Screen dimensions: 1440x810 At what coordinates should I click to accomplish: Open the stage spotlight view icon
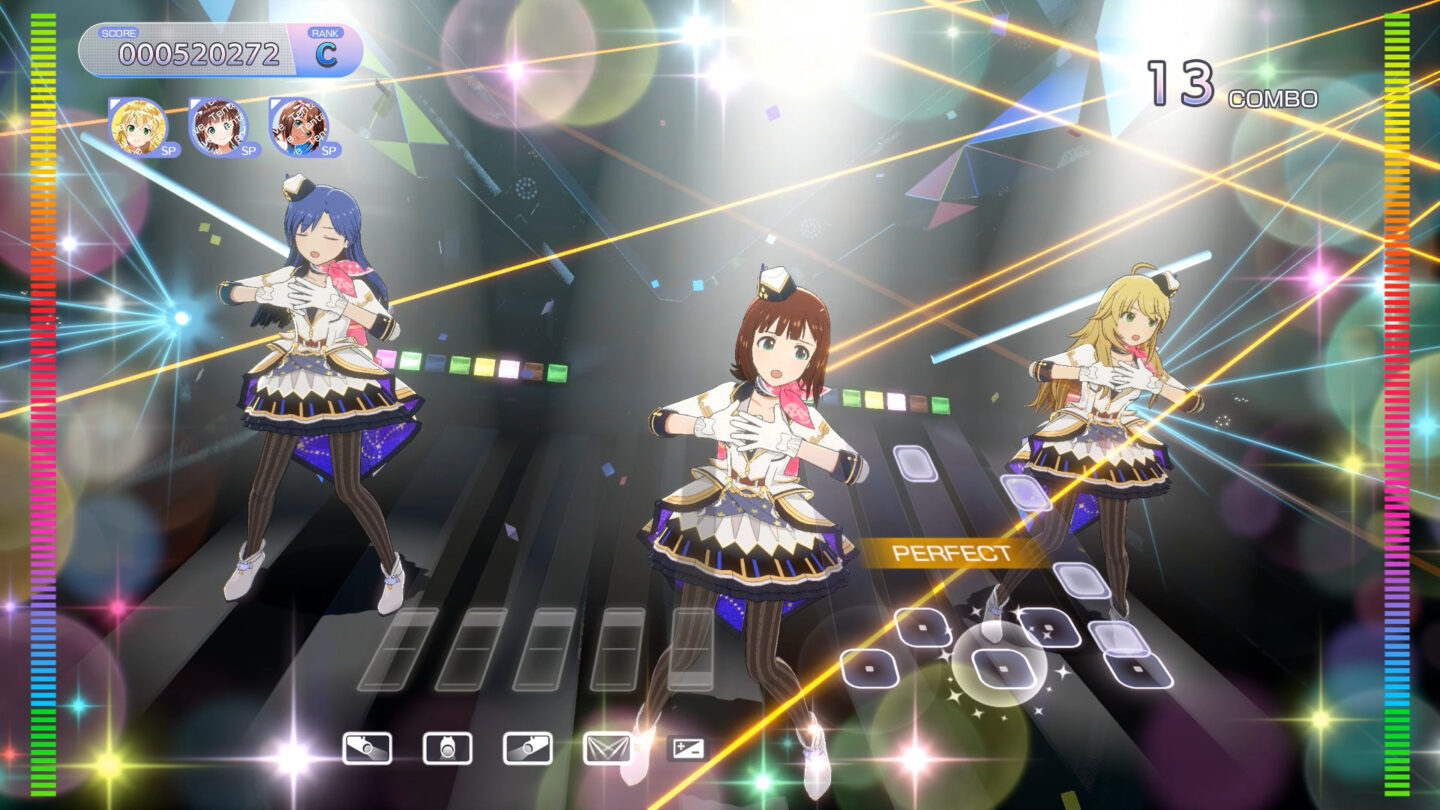608,748
